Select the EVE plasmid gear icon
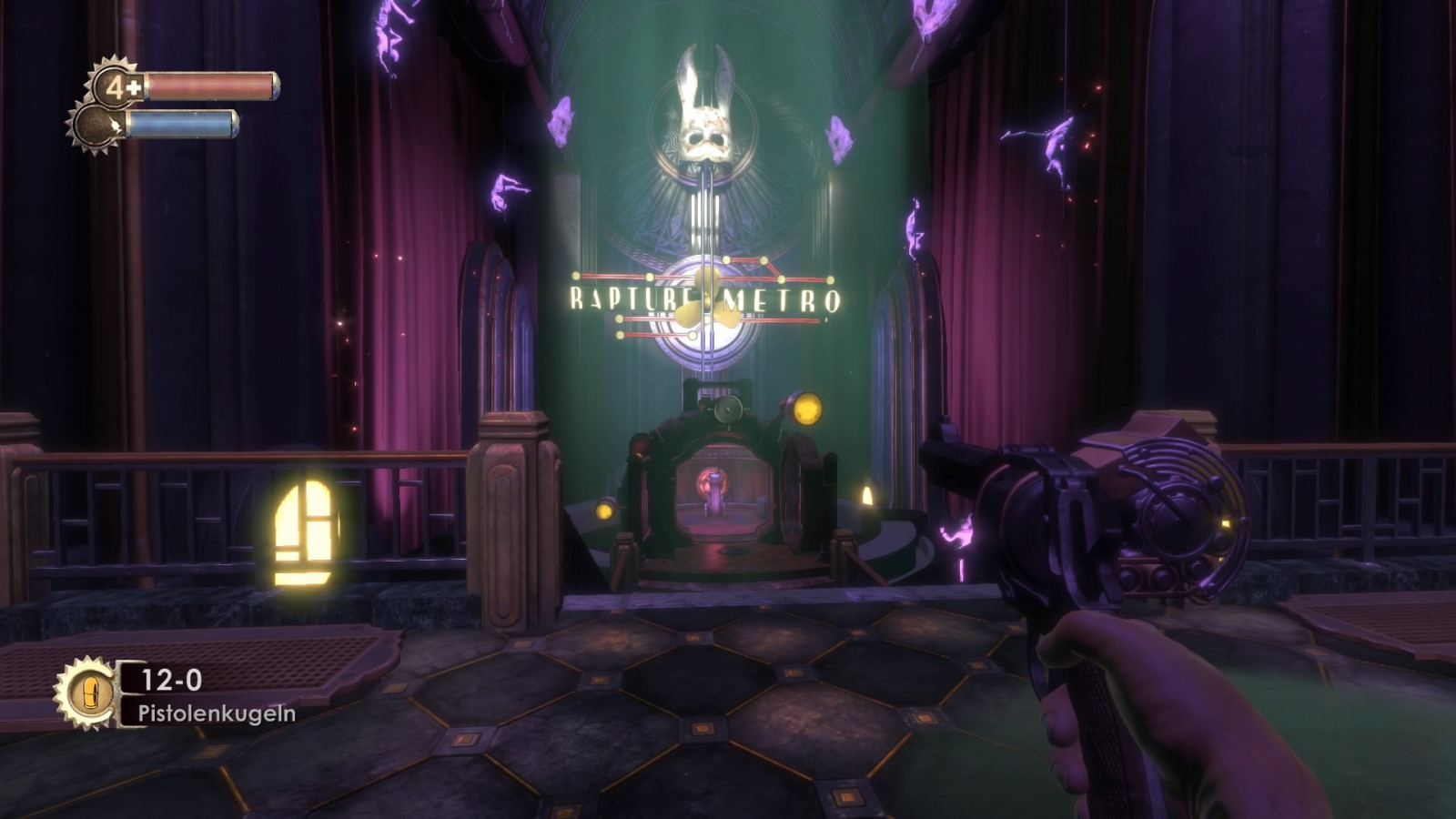Screen dimensions: 1456x819 tap(96, 126)
